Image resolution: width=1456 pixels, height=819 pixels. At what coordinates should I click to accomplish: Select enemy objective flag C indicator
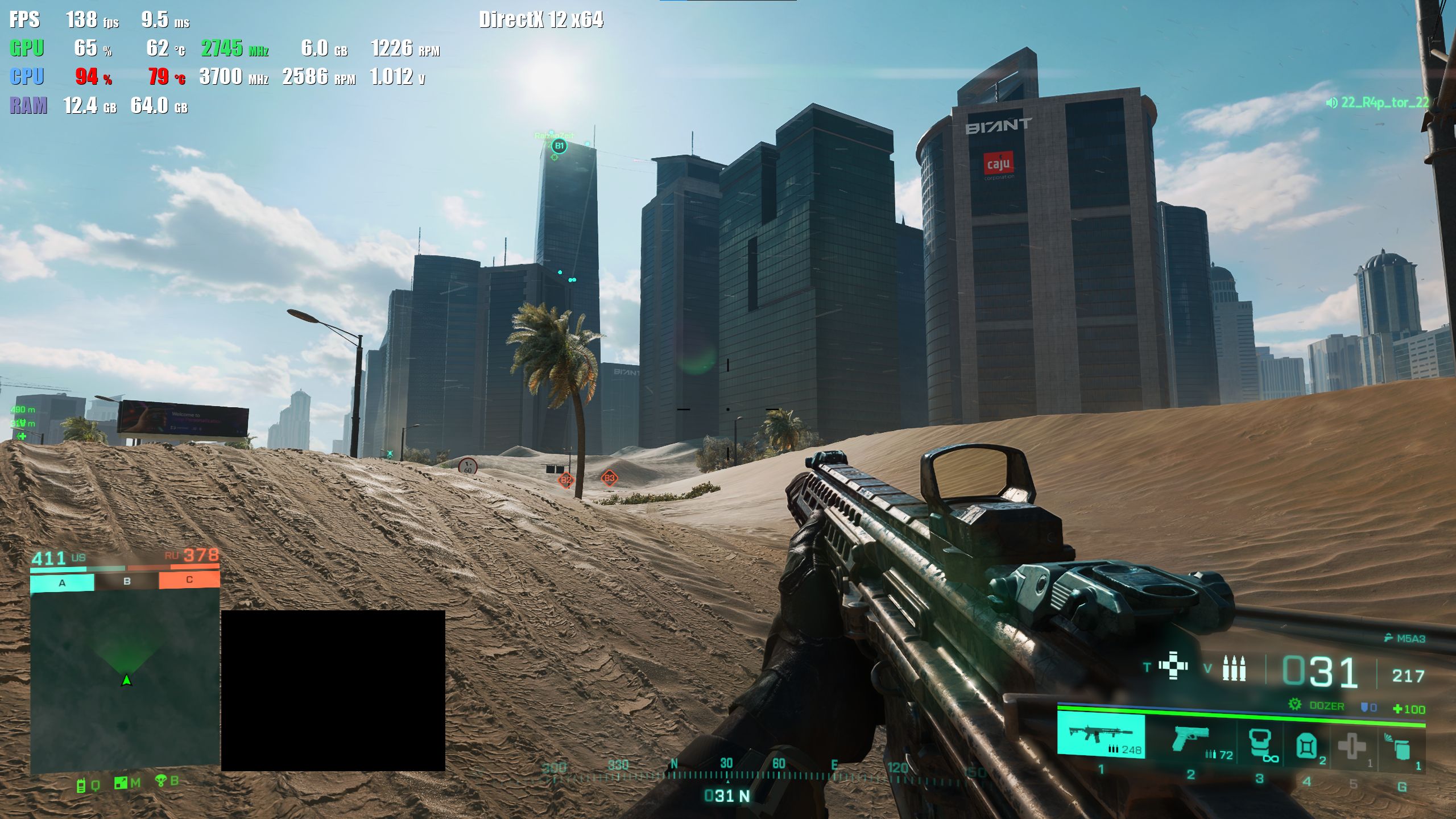point(189,580)
